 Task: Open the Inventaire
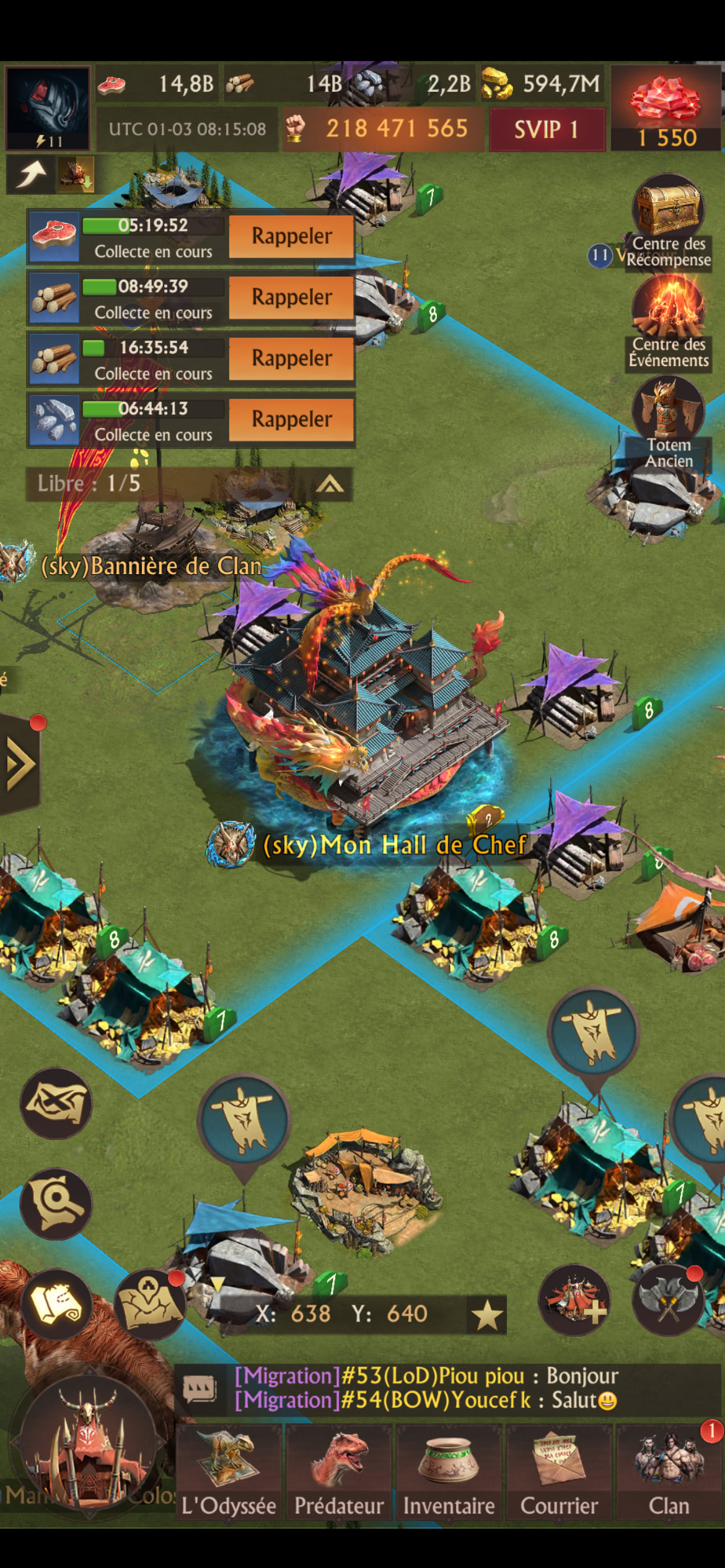[x=449, y=1471]
